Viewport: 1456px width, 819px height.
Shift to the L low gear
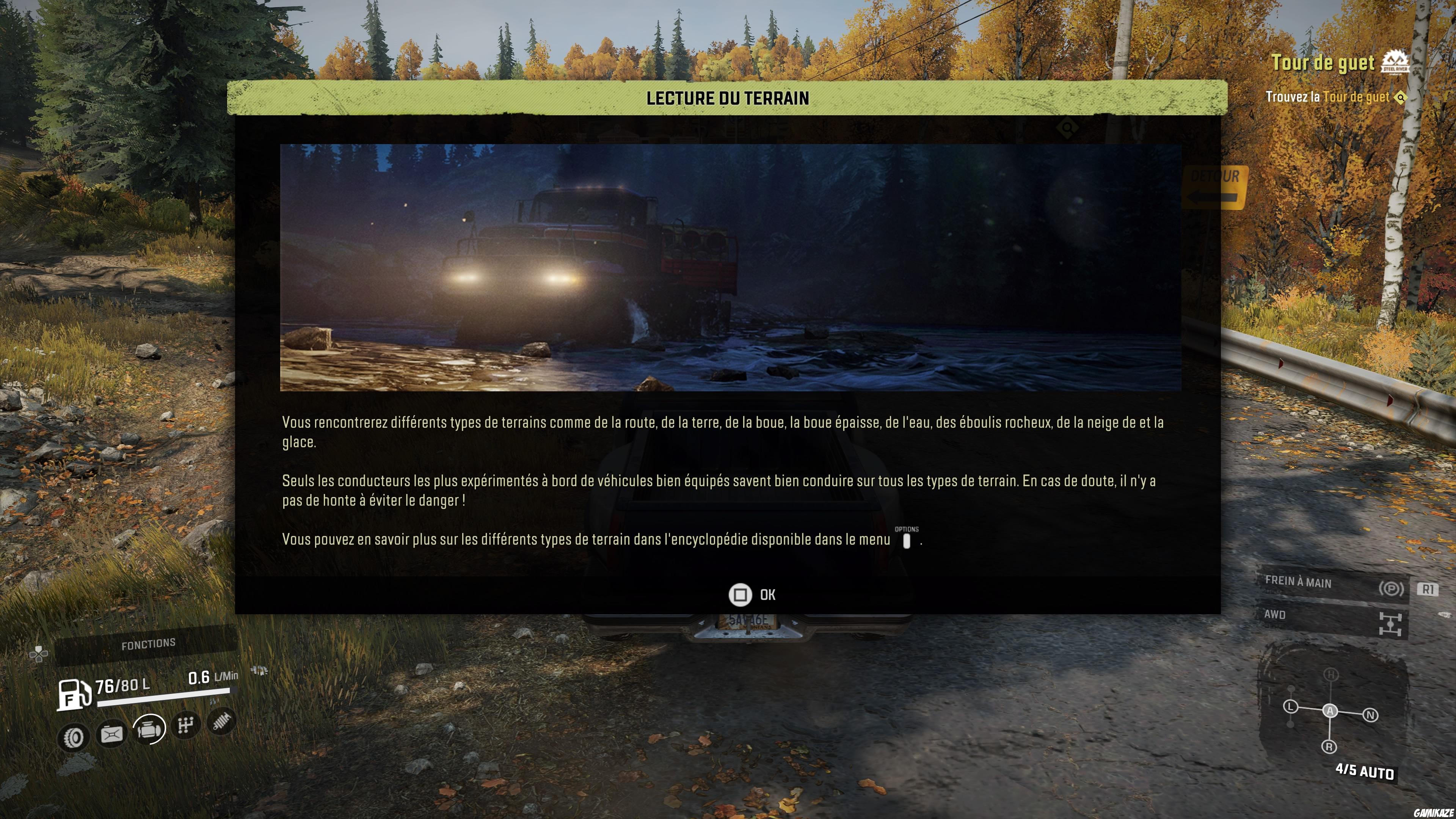1290,706
